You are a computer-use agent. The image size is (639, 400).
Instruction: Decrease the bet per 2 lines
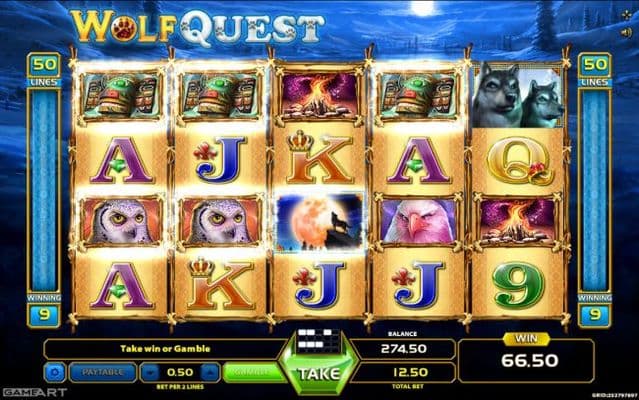[x=152, y=371]
